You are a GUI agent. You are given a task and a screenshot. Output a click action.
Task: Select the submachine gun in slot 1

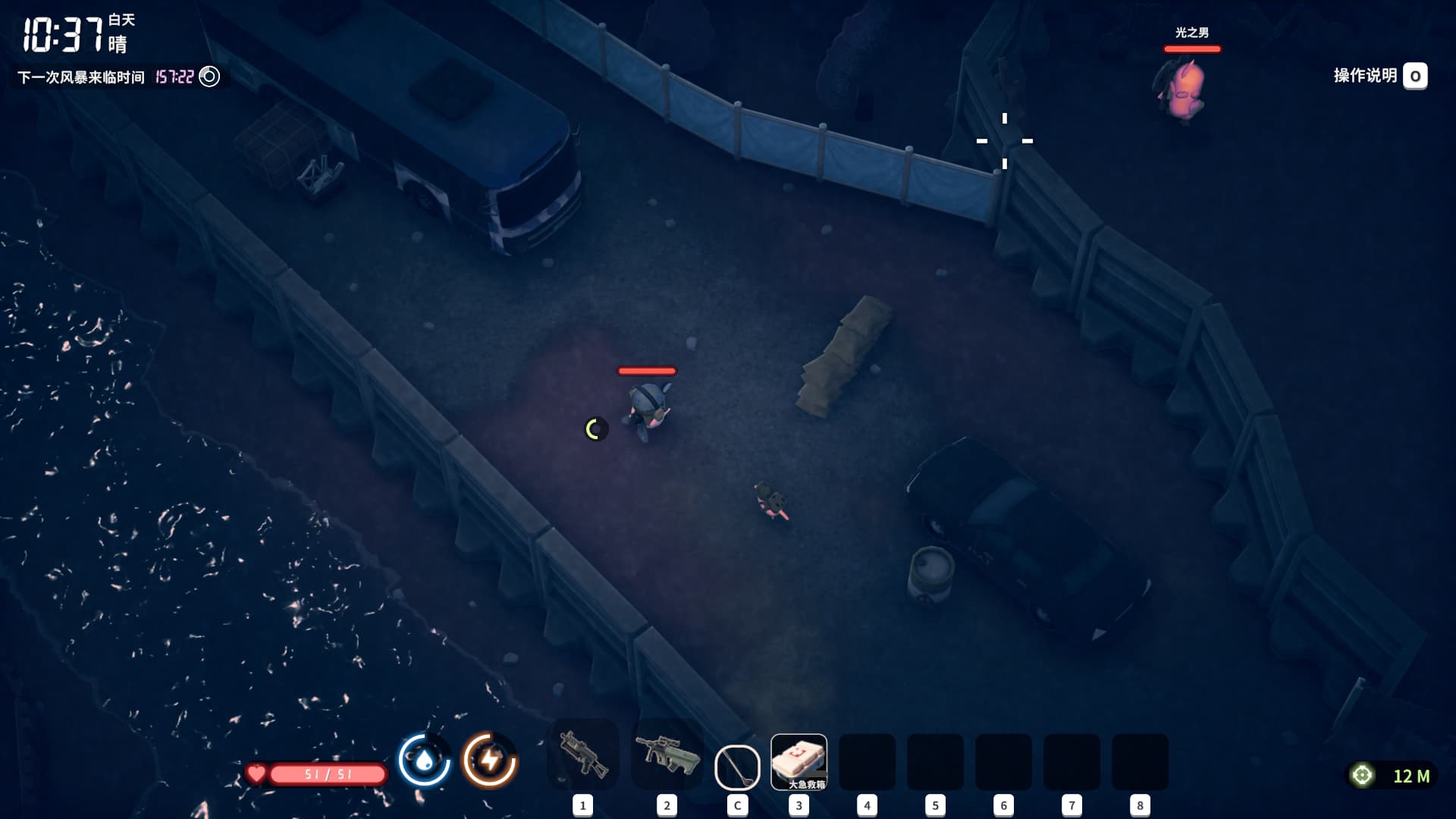click(583, 755)
